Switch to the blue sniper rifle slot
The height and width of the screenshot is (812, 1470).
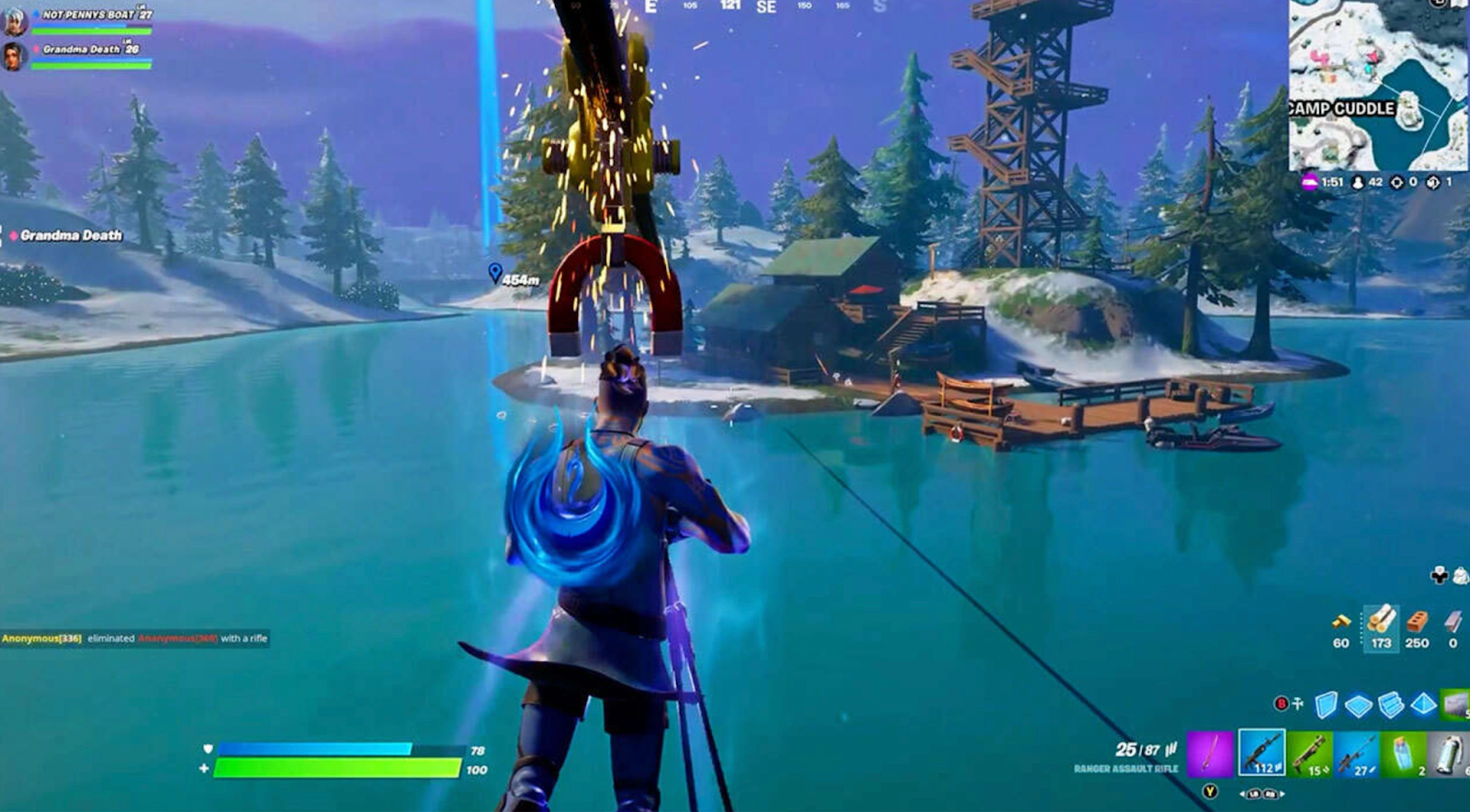pyautogui.click(x=1356, y=753)
